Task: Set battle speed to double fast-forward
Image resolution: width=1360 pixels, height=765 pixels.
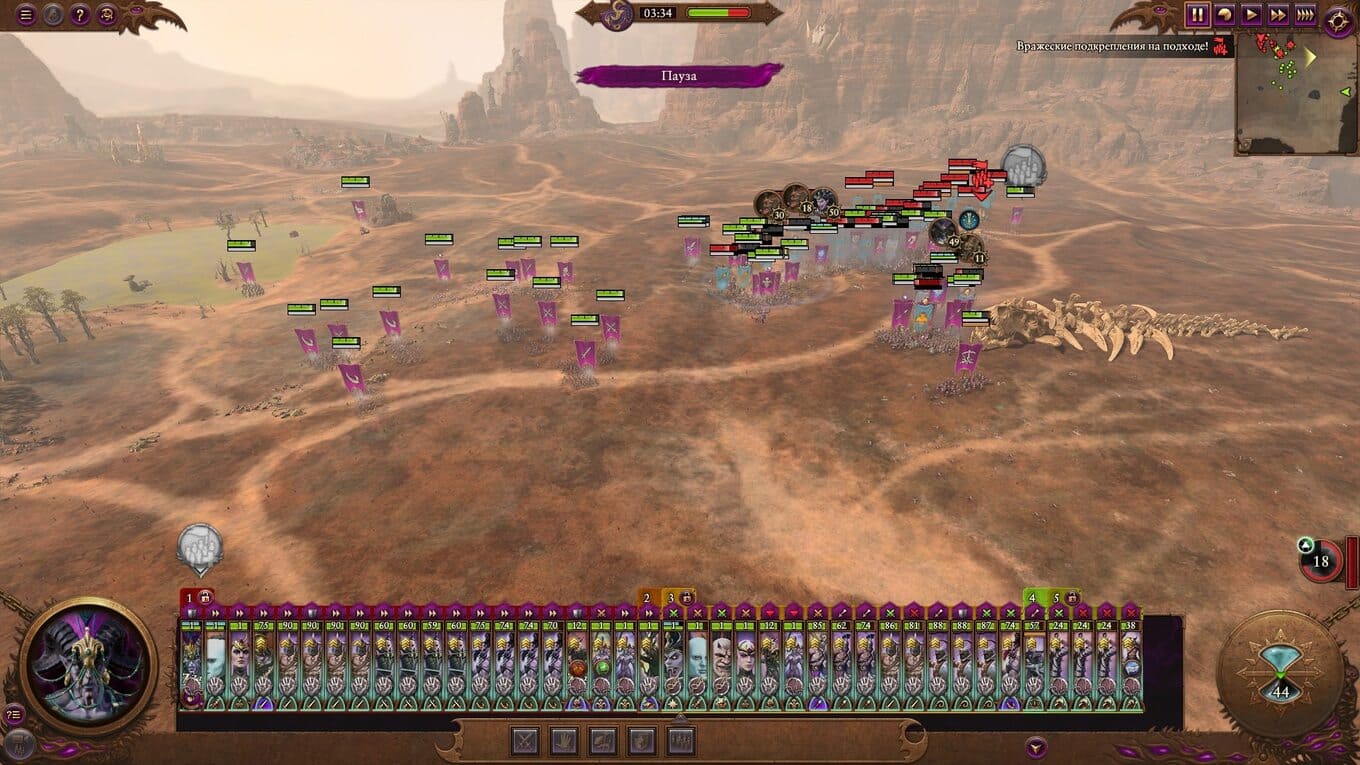Action: click(1278, 15)
